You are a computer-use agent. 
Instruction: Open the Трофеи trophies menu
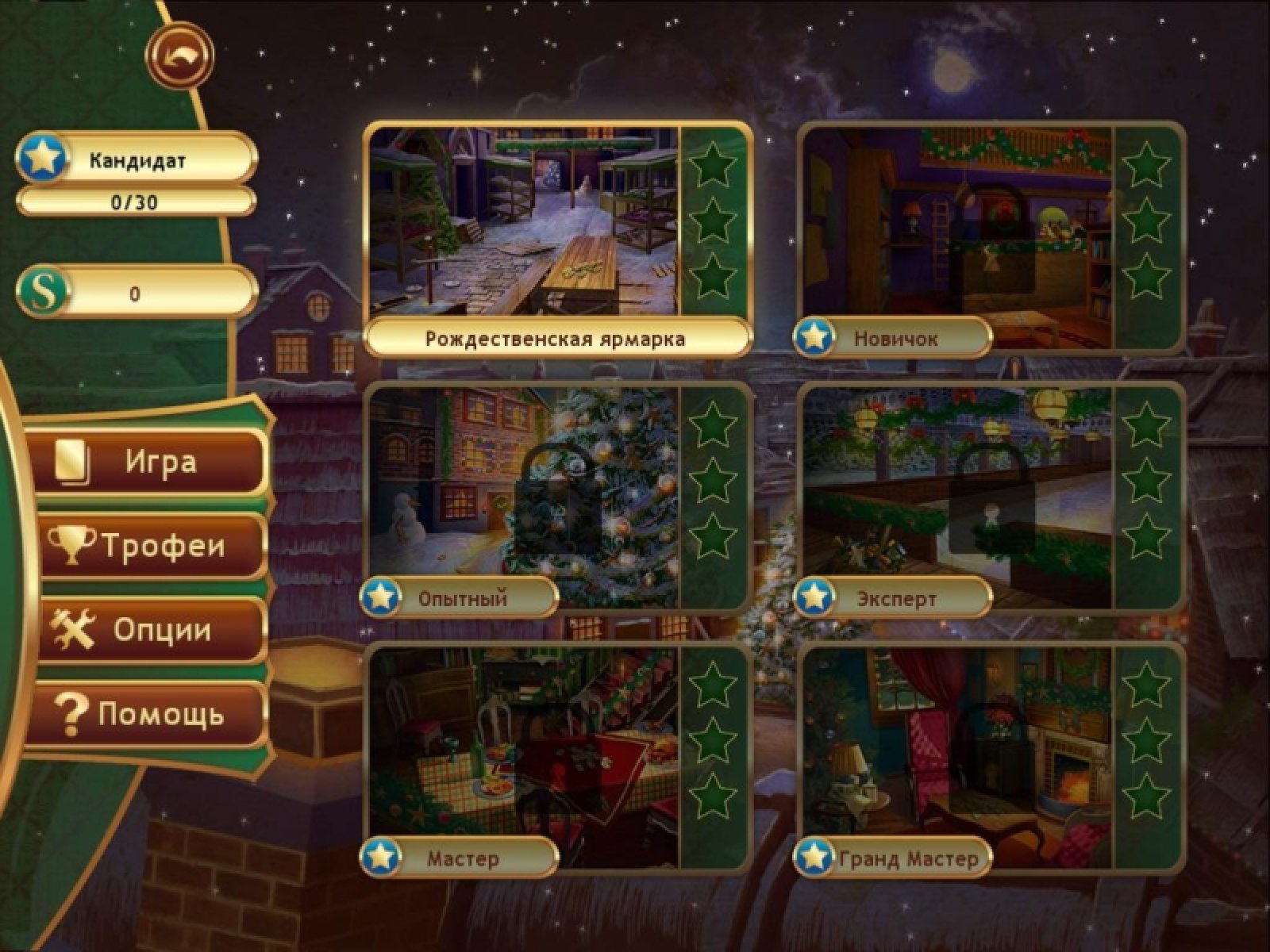coord(151,546)
